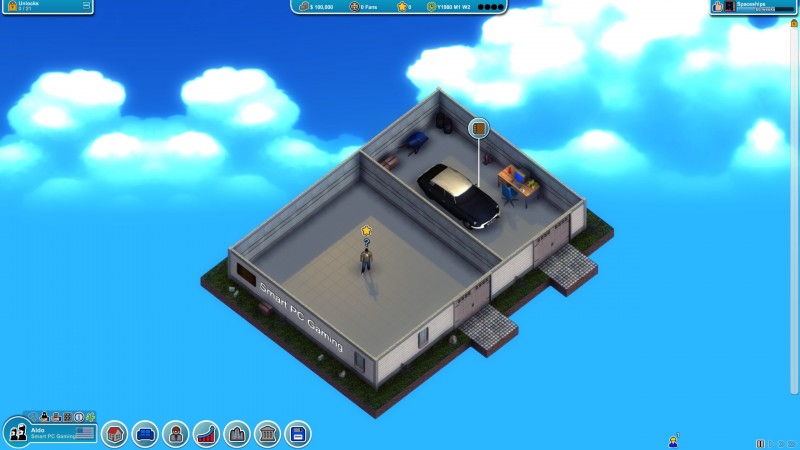
Task: Open the staff management menu
Action: point(176,434)
